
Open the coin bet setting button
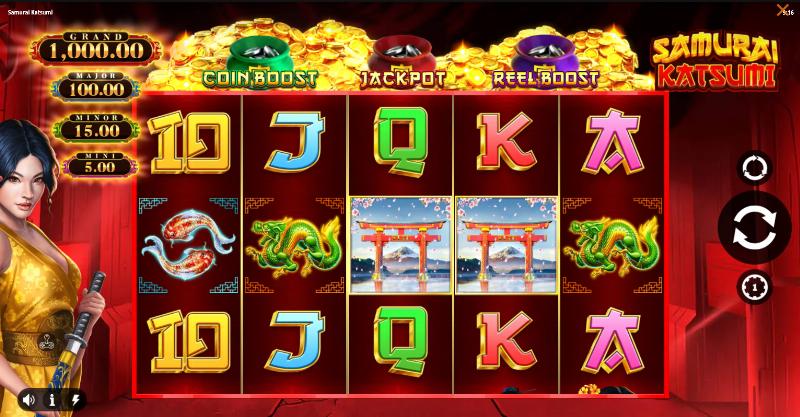pos(754,288)
